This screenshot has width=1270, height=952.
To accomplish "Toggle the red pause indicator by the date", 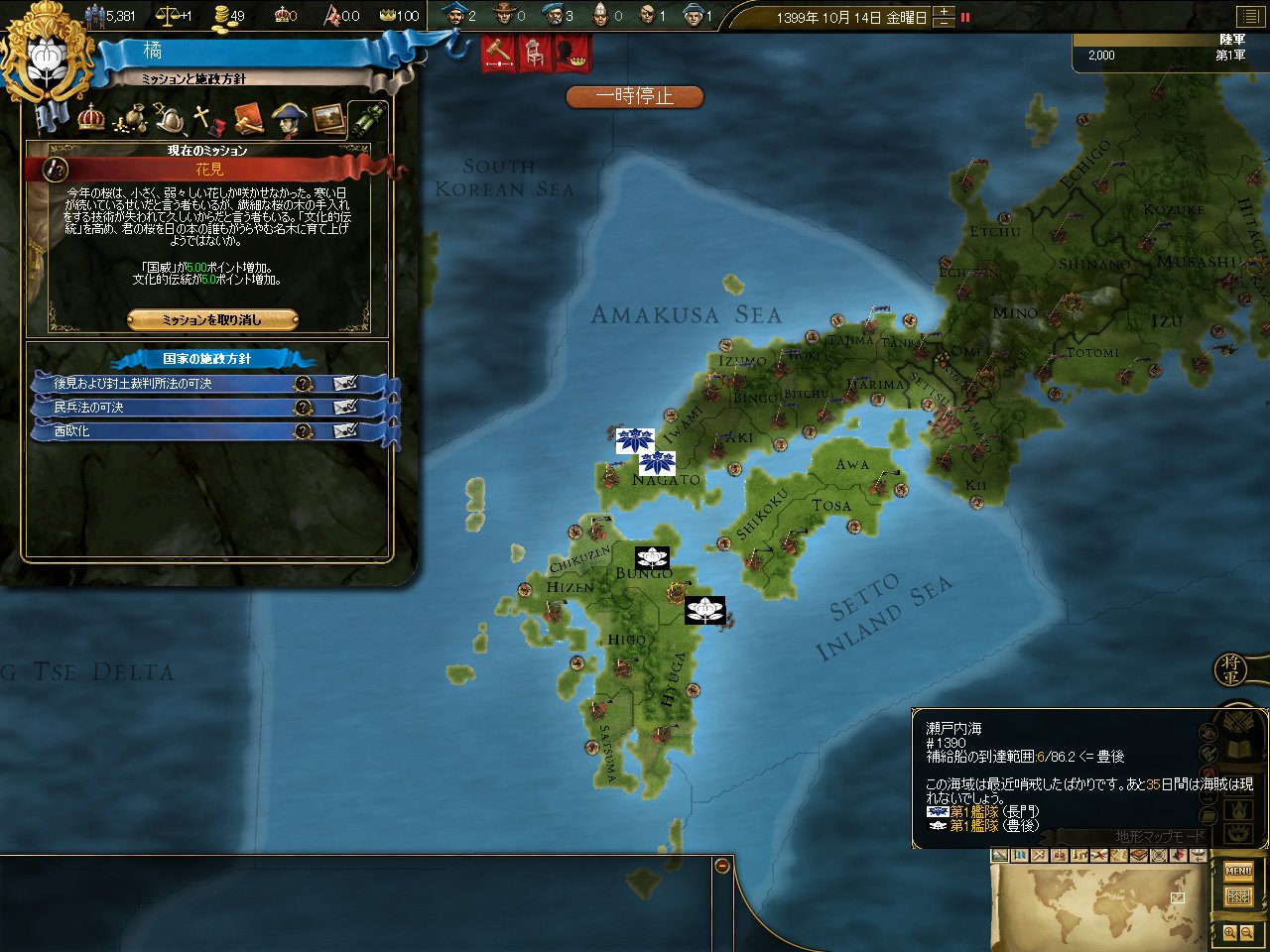I will click(x=965, y=17).
